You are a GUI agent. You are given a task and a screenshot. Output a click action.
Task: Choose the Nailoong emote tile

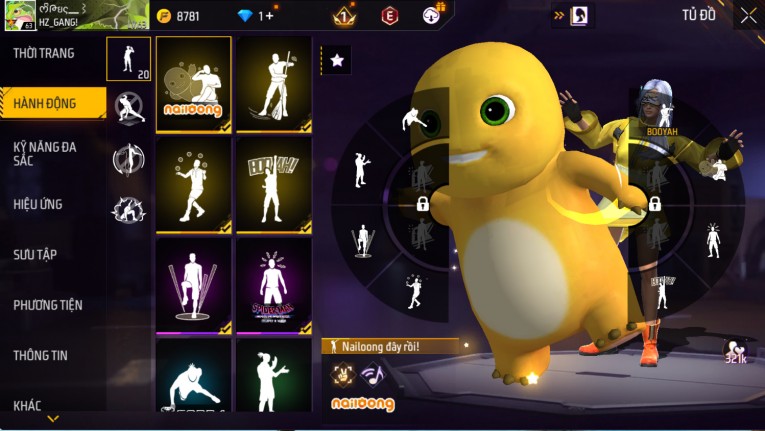pos(193,84)
